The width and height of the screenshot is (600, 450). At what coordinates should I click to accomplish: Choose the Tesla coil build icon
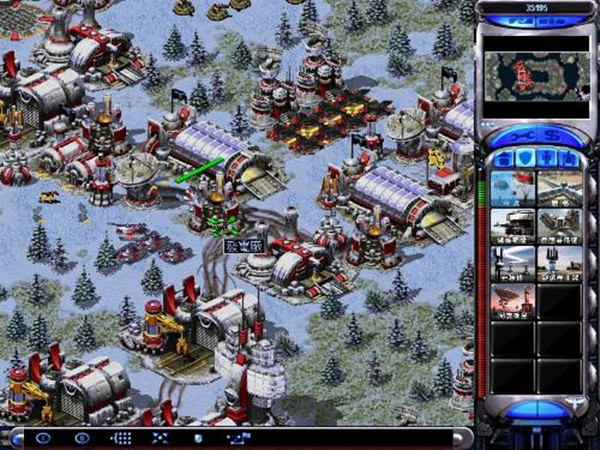pyautogui.click(x=512, y=262)
